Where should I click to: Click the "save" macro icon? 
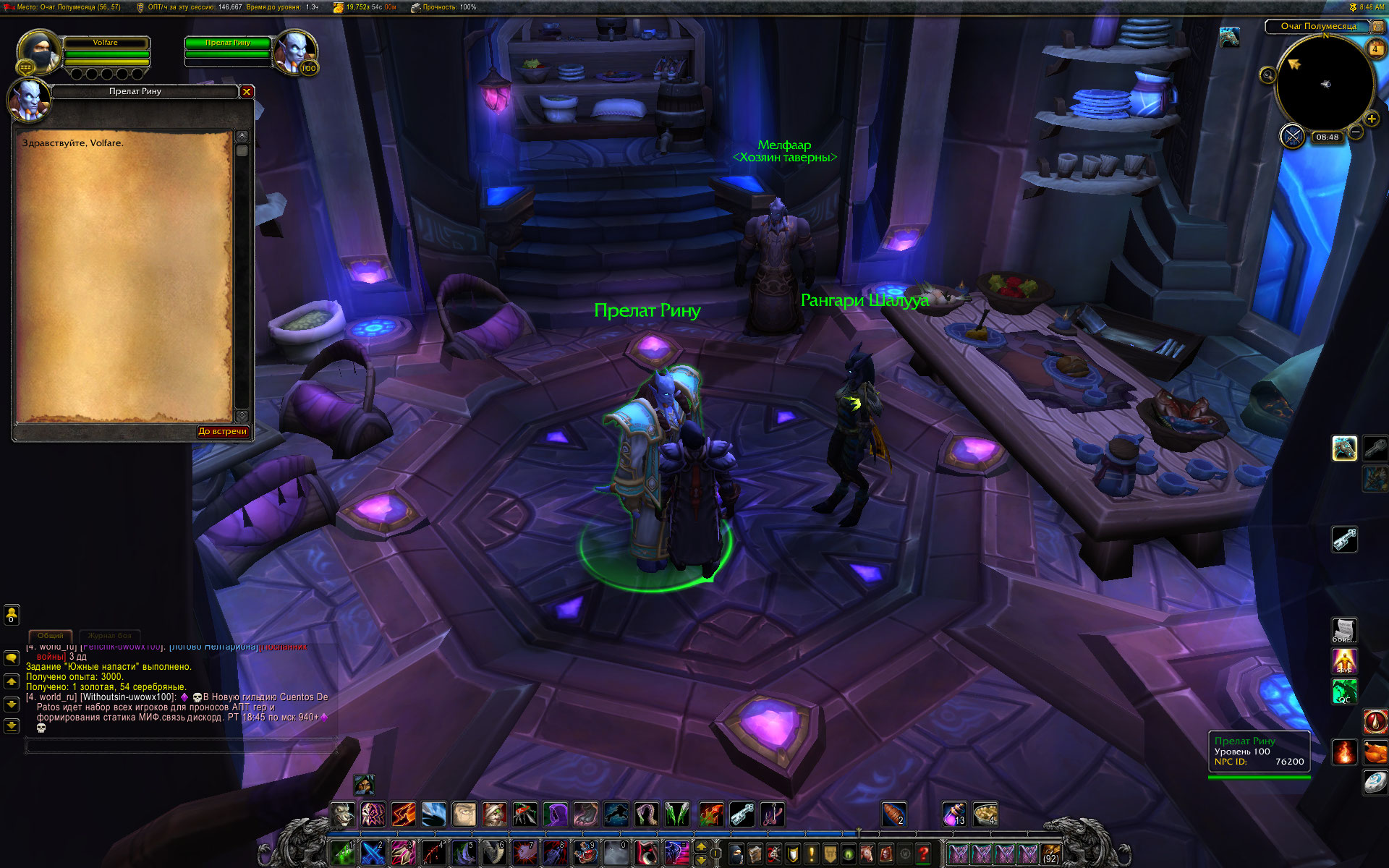(x=1344, y=660)
